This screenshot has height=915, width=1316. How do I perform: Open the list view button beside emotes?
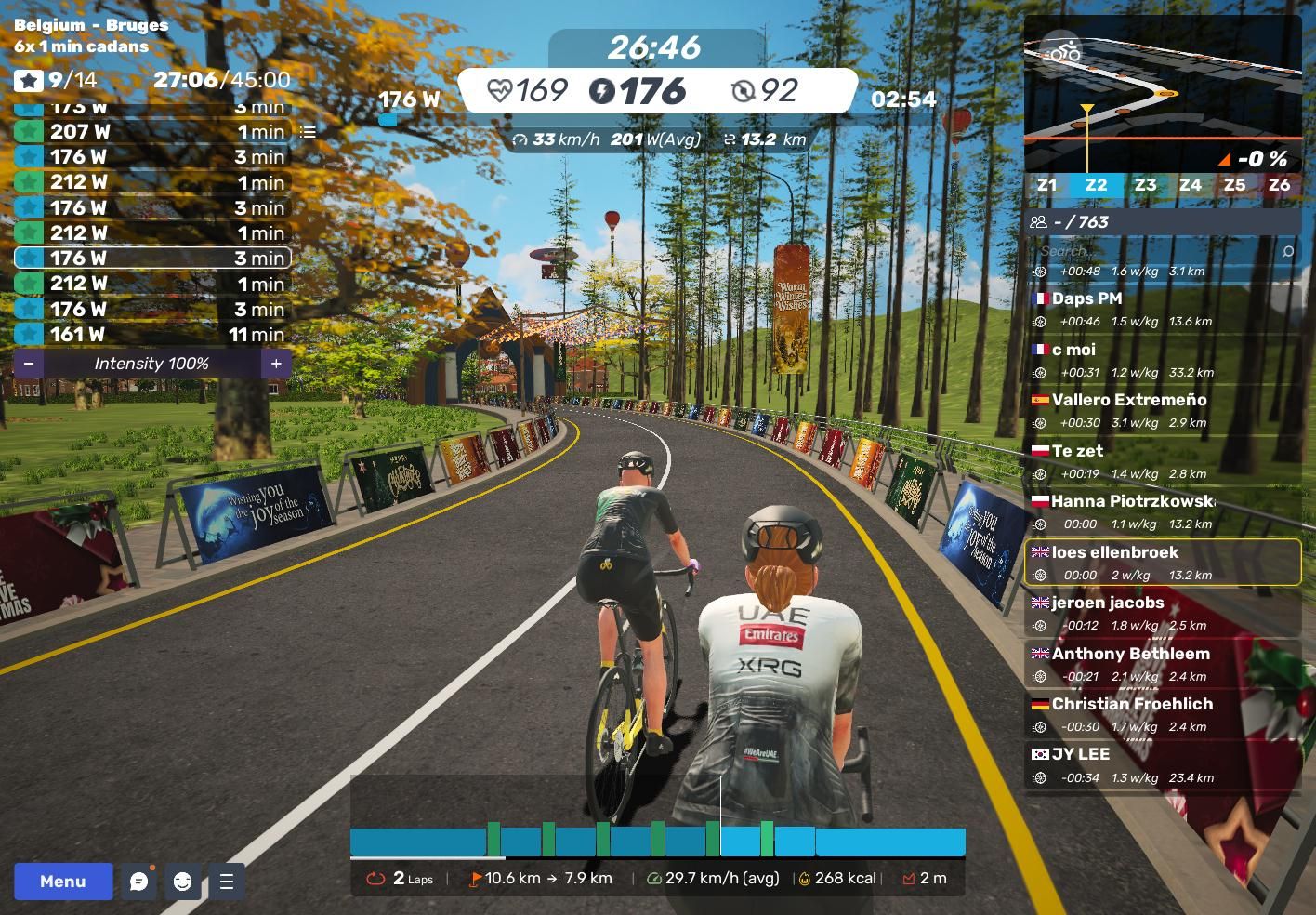click(227, 882)
